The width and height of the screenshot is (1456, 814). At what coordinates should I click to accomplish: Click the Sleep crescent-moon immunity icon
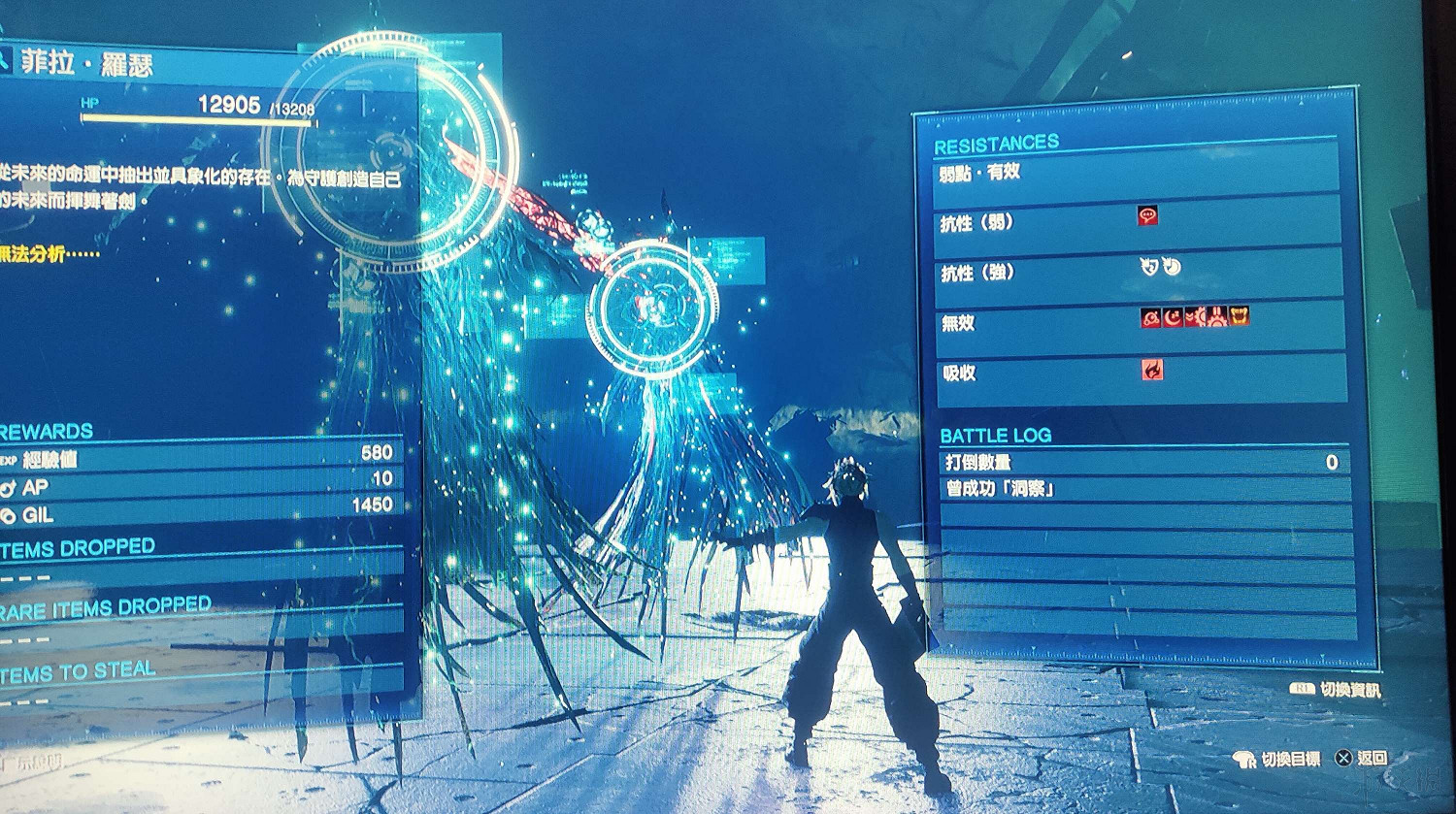click(x=1173, y=317)
